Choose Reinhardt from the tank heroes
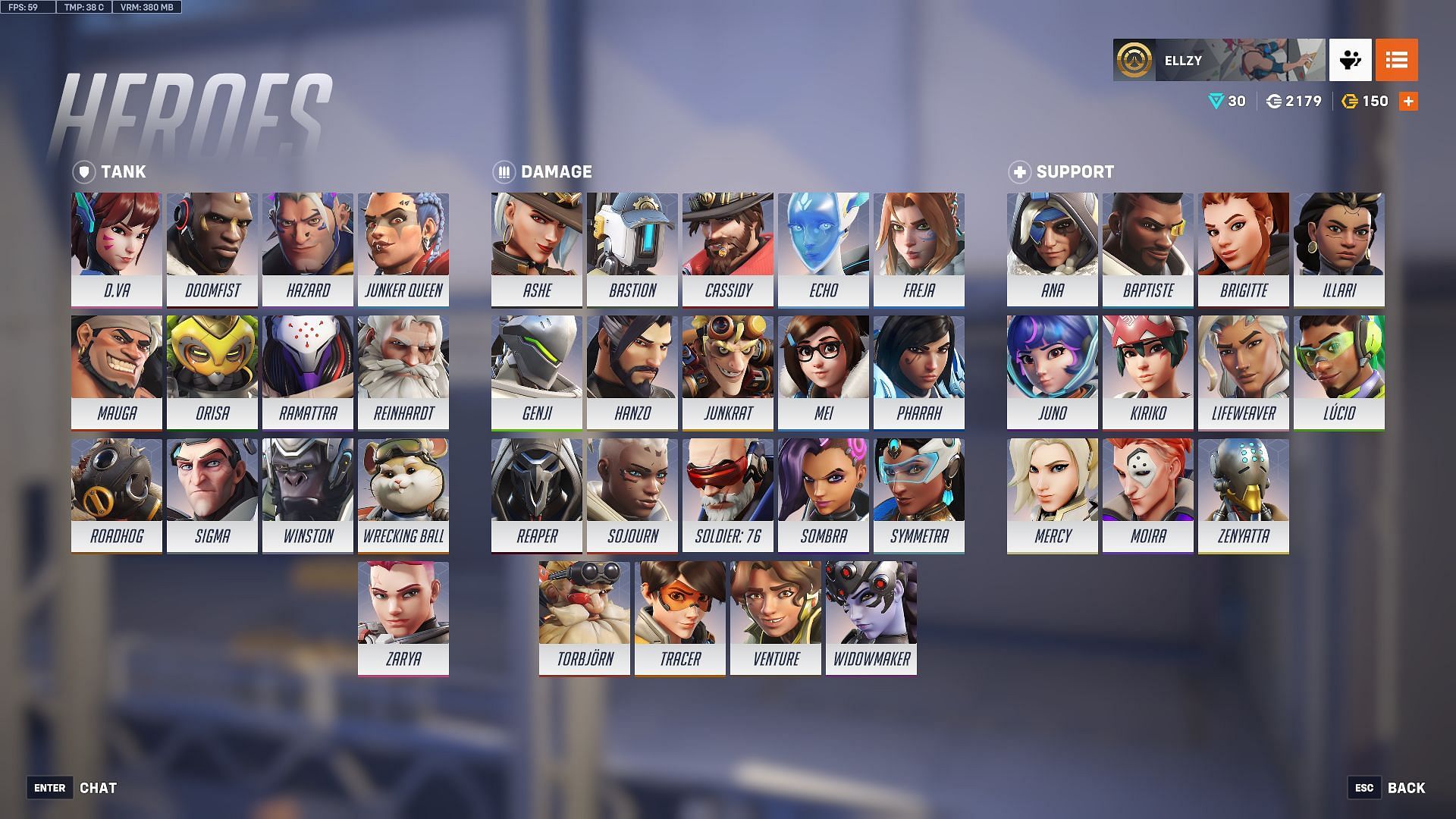 coord(403,372)
